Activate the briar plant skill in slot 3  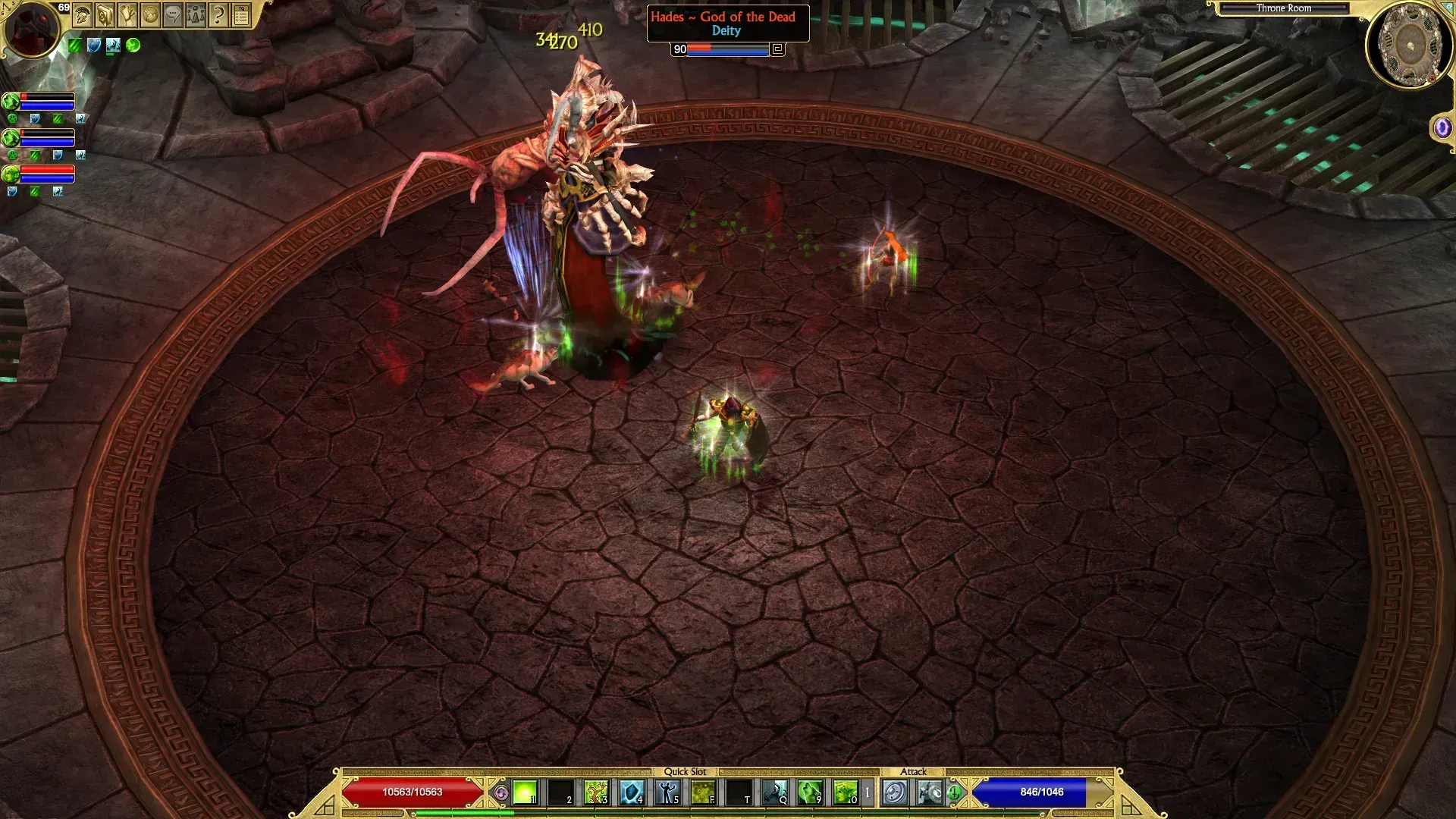click(x=596, y=793)
